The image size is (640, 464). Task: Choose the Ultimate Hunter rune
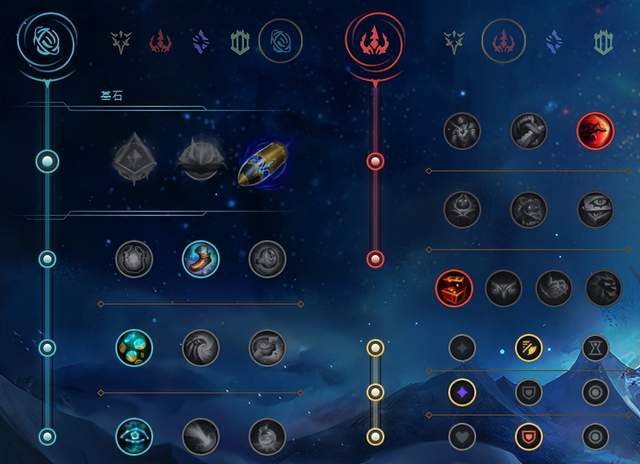point(603,288)
